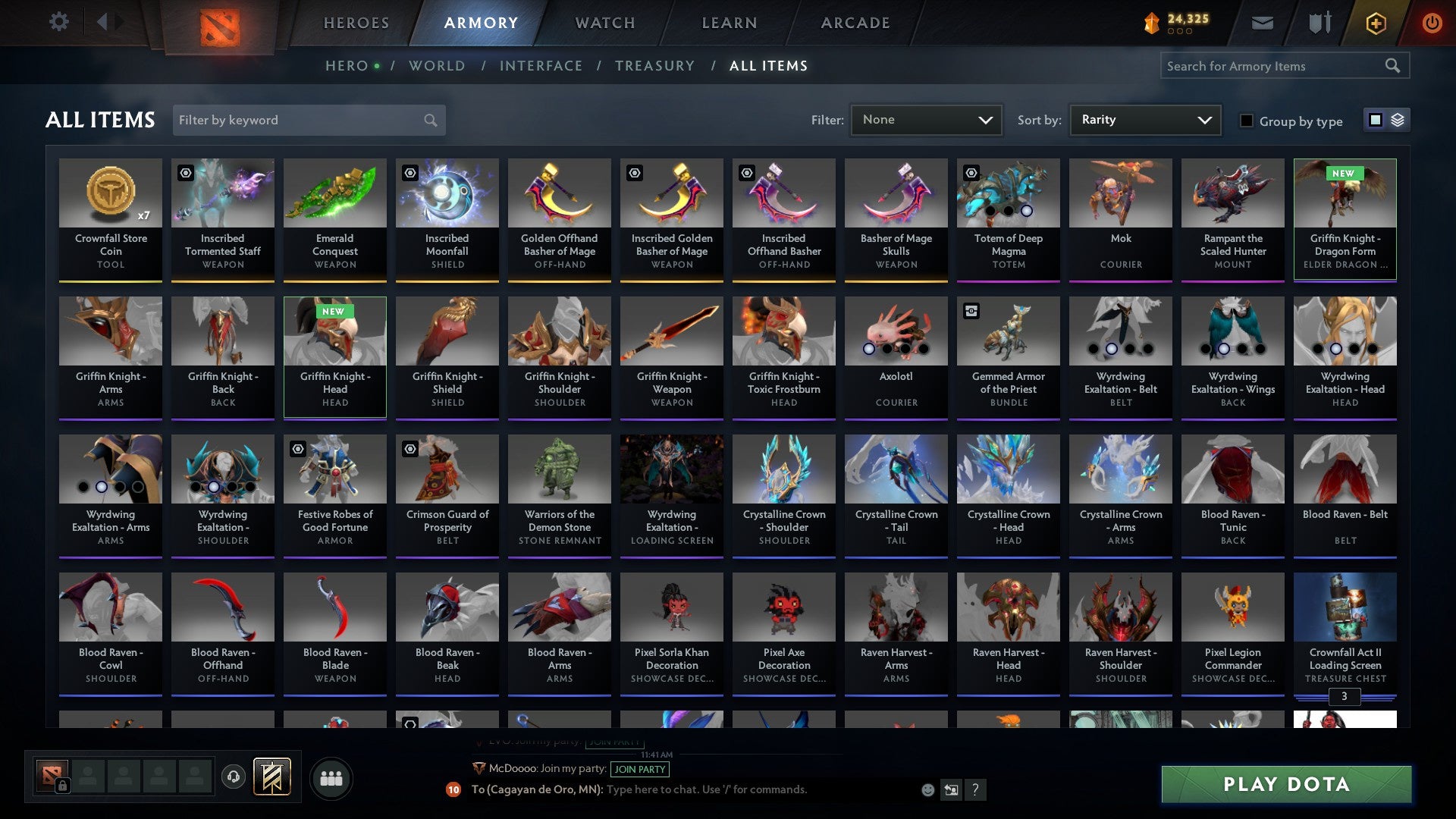Image resolution: width=1456 pixels, height=819 pixels.
Task: Open the friends list icon
Action: click(x=331, y=777)
